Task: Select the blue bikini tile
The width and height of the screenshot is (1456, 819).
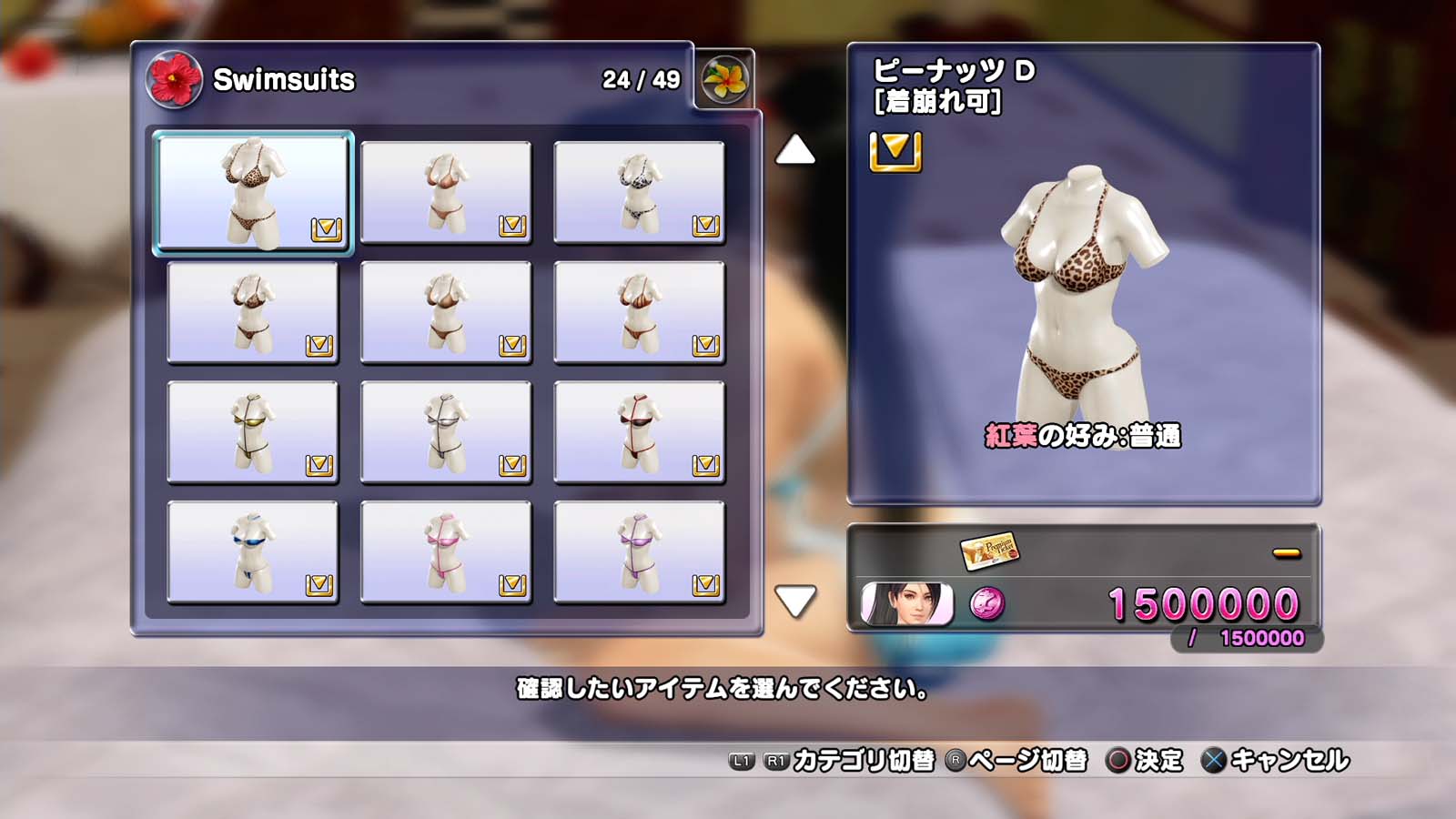Action: coord(253,552)
